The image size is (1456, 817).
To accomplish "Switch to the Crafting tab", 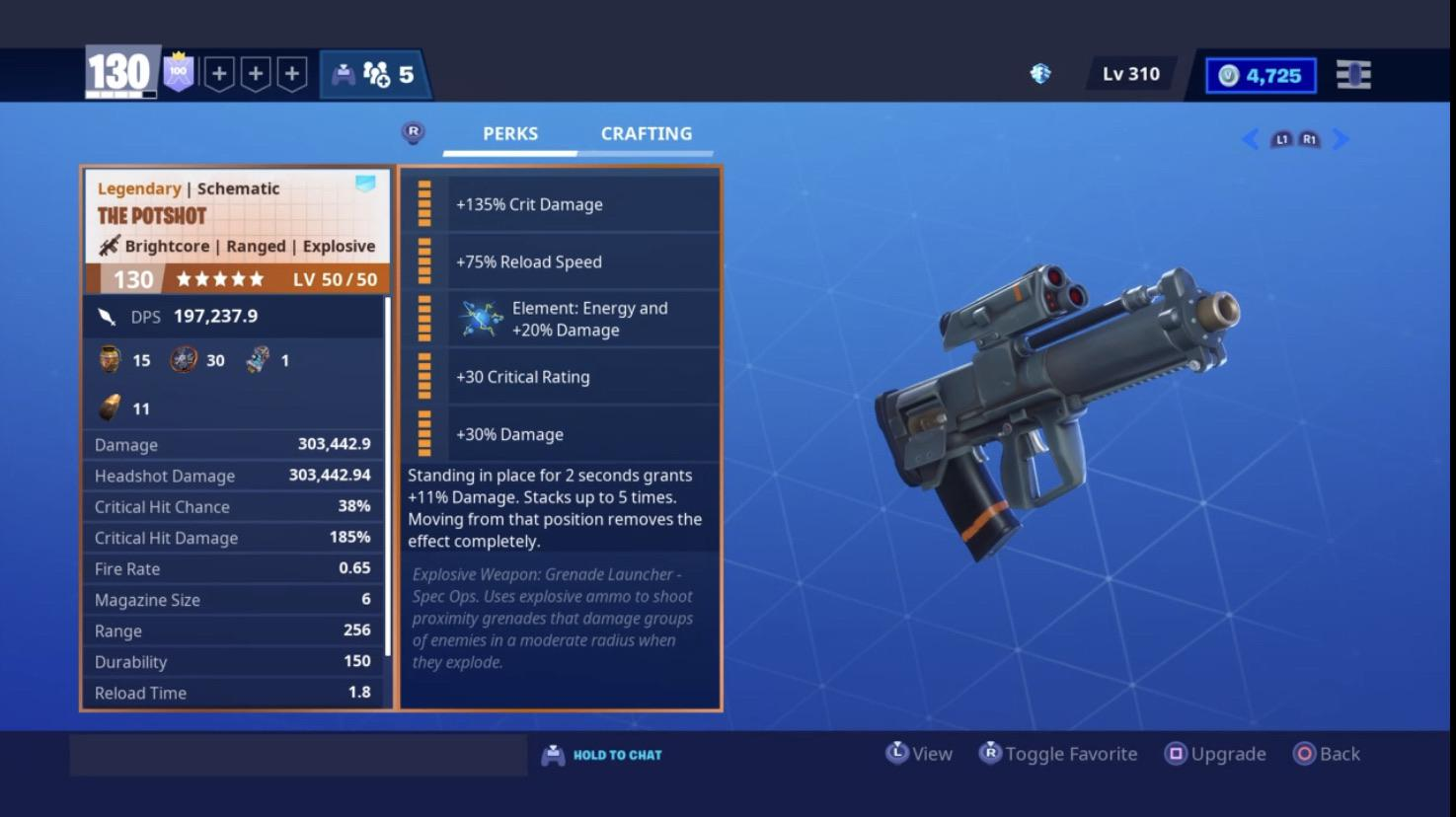I will pyautogui.click(x=647, y=133).
